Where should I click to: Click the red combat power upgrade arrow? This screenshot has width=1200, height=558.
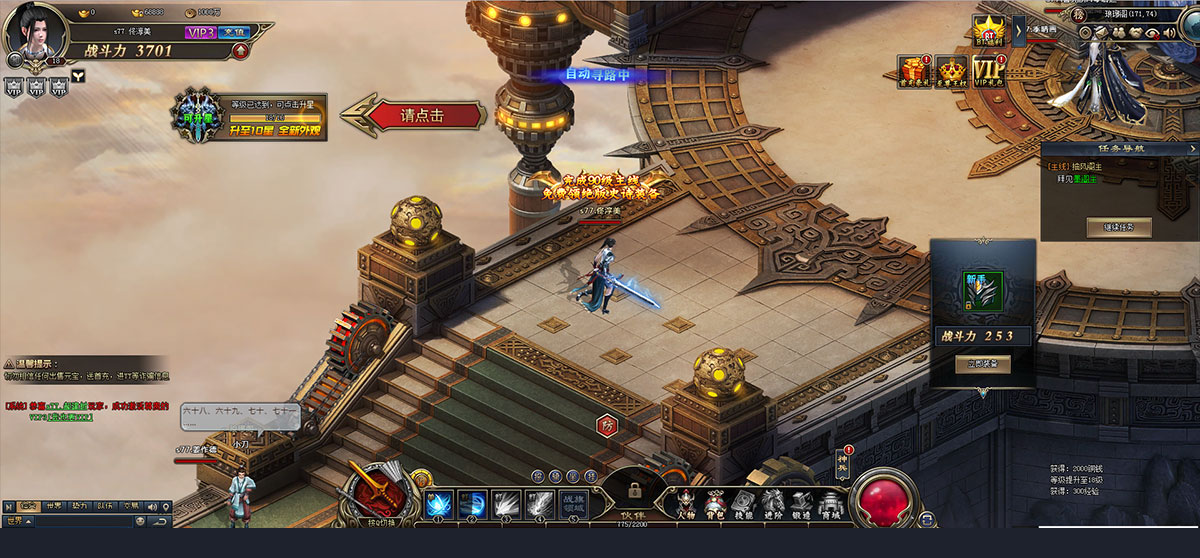coord(240,50)
